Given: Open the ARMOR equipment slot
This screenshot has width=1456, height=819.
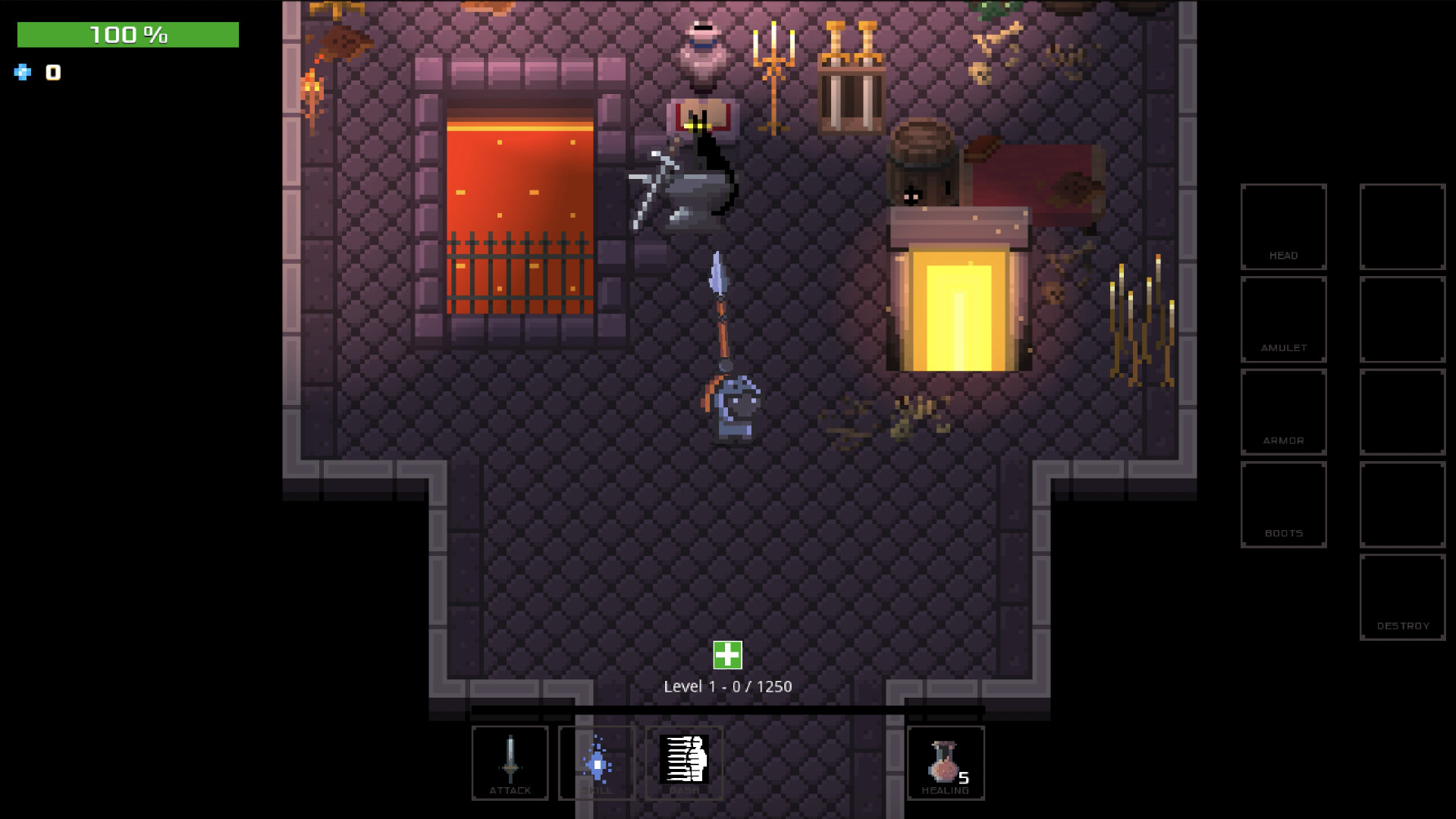Looking at the screenshot, I should pos(1283,412).
